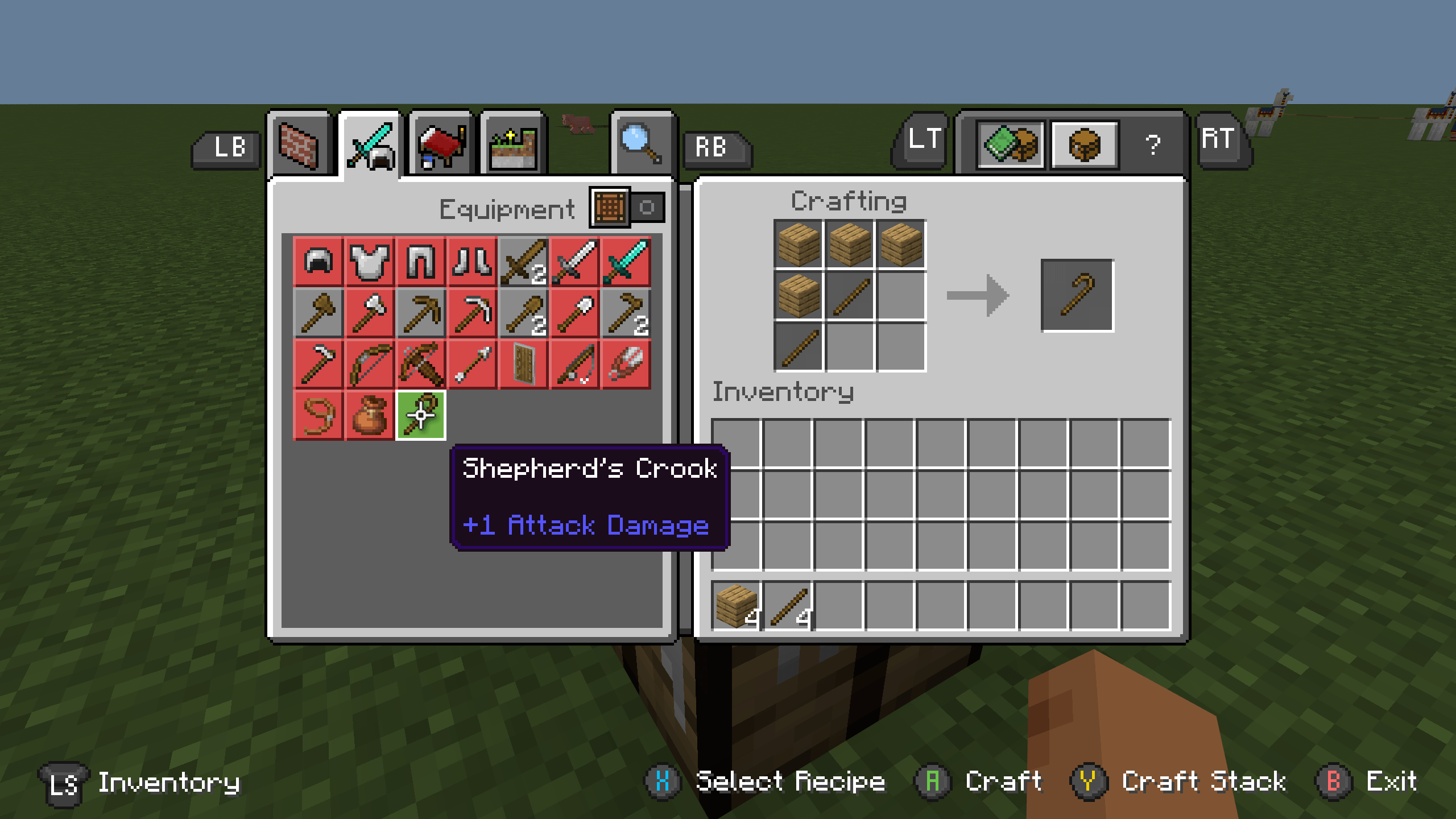The width and height of the screenshot is (1456, 819).
Task: Select the diamond sword recipe icon
Action: [x=626, y=262]
